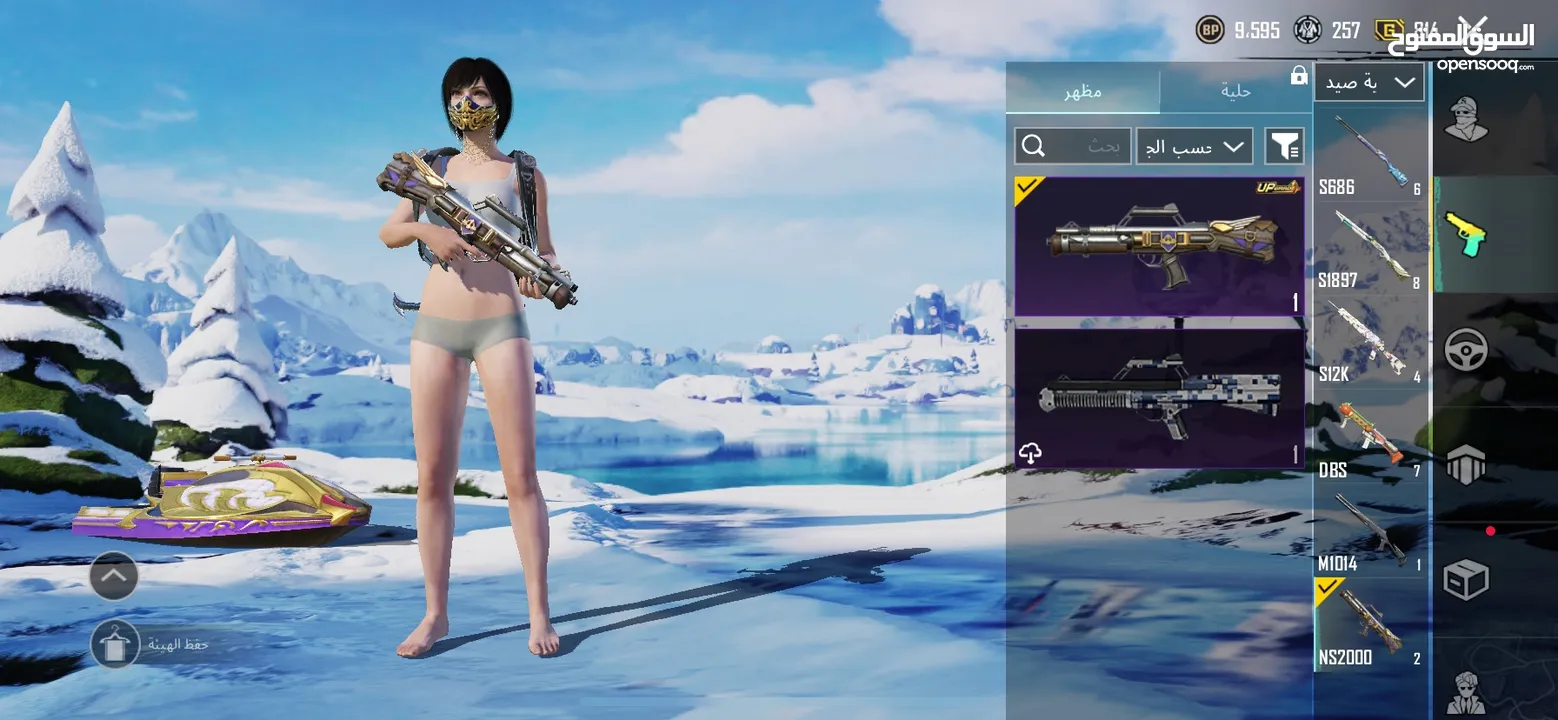Image resolution: width=1558 pixels, height=720 pixels.
Task: Click the بحث search box
Action: (x=1073, y=147)
